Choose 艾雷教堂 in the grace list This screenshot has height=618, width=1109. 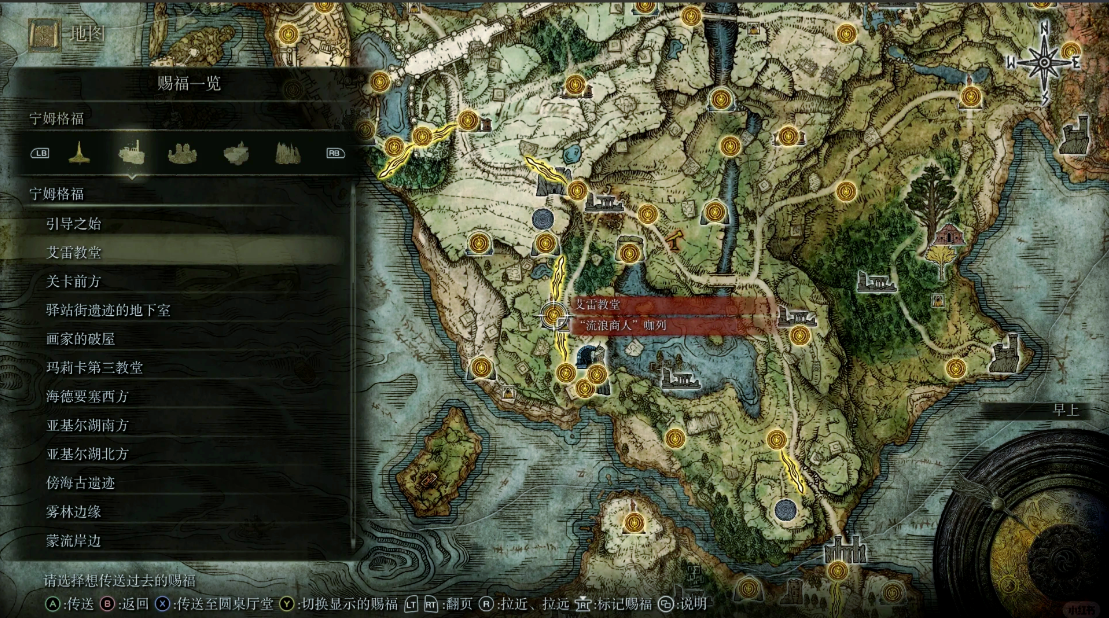180,252
